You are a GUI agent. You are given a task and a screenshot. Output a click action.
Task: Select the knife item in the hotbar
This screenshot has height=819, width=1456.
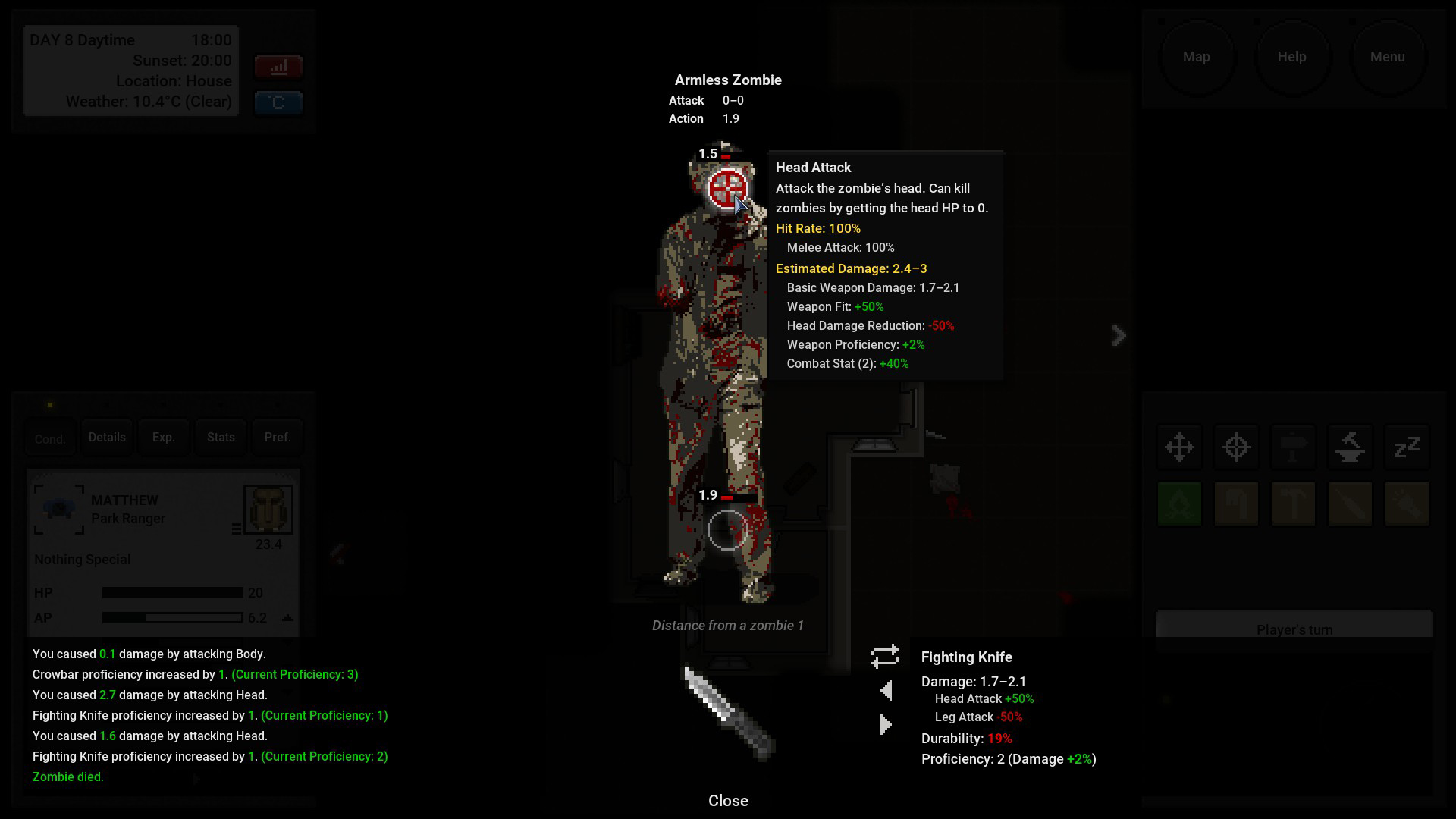click(1350, 504)
